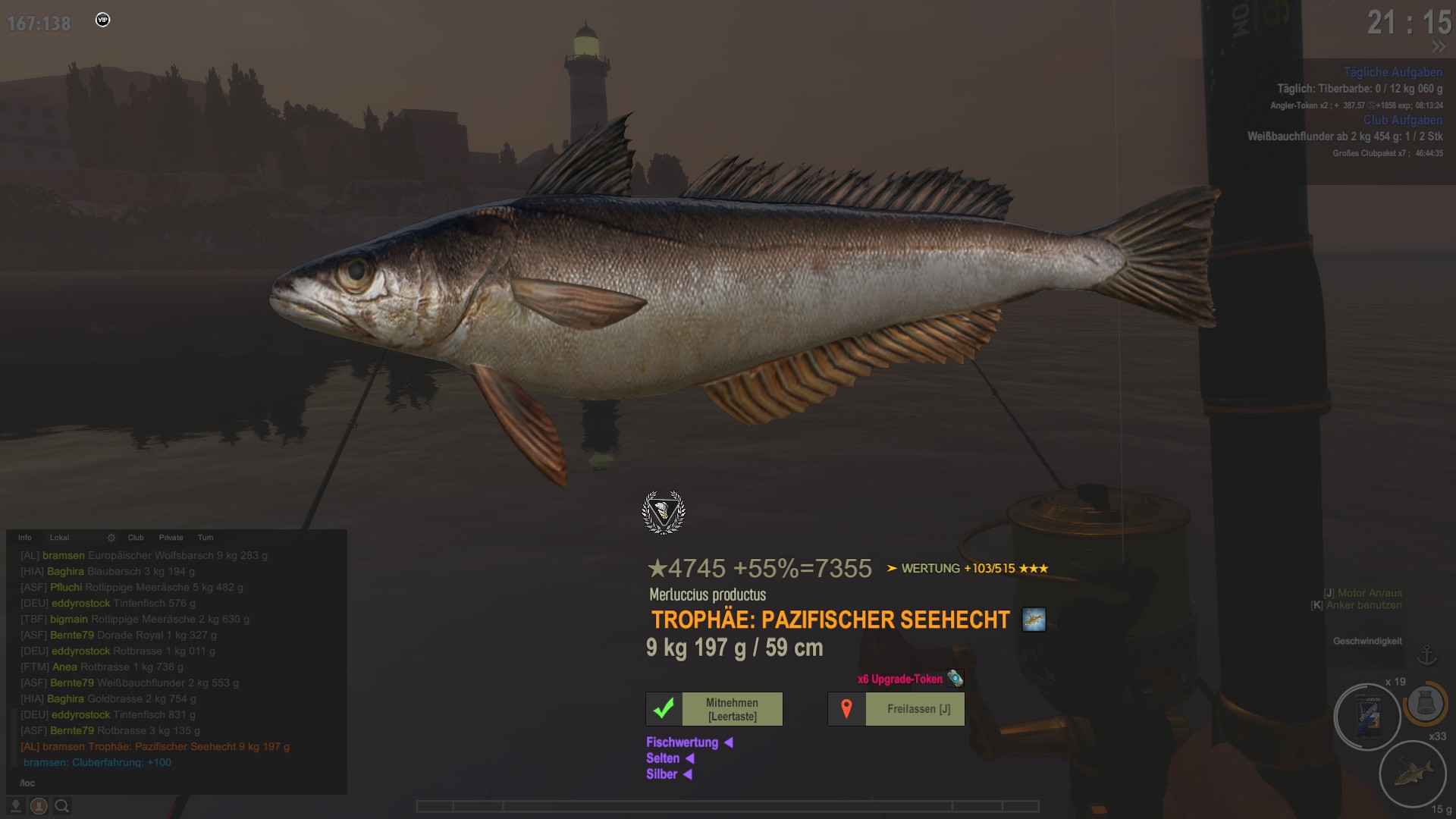Open chat settings gear icon
The image size is (1456, 819).
pos(111,538)
